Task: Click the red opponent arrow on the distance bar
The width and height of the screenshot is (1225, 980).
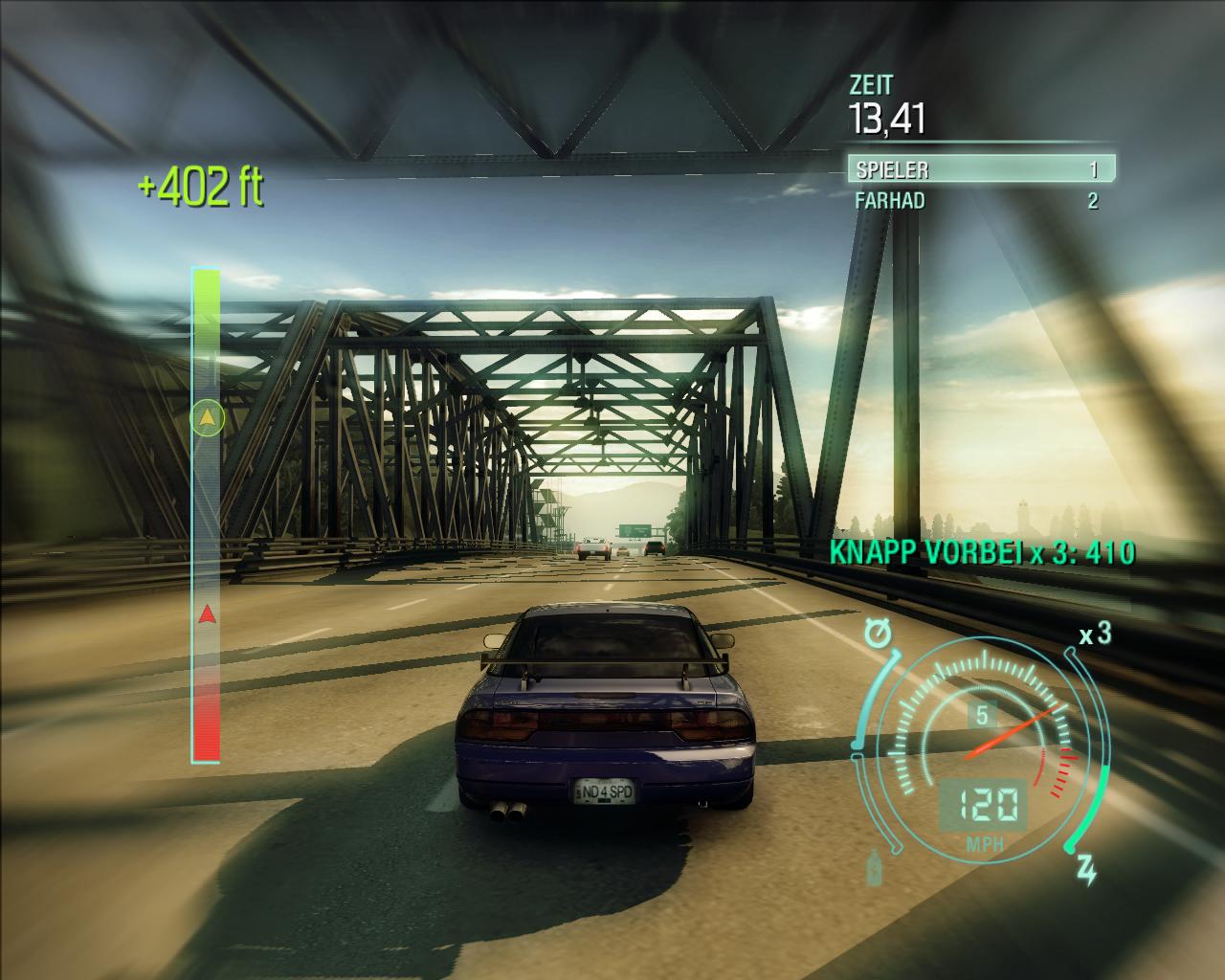Action: point(207,614)
